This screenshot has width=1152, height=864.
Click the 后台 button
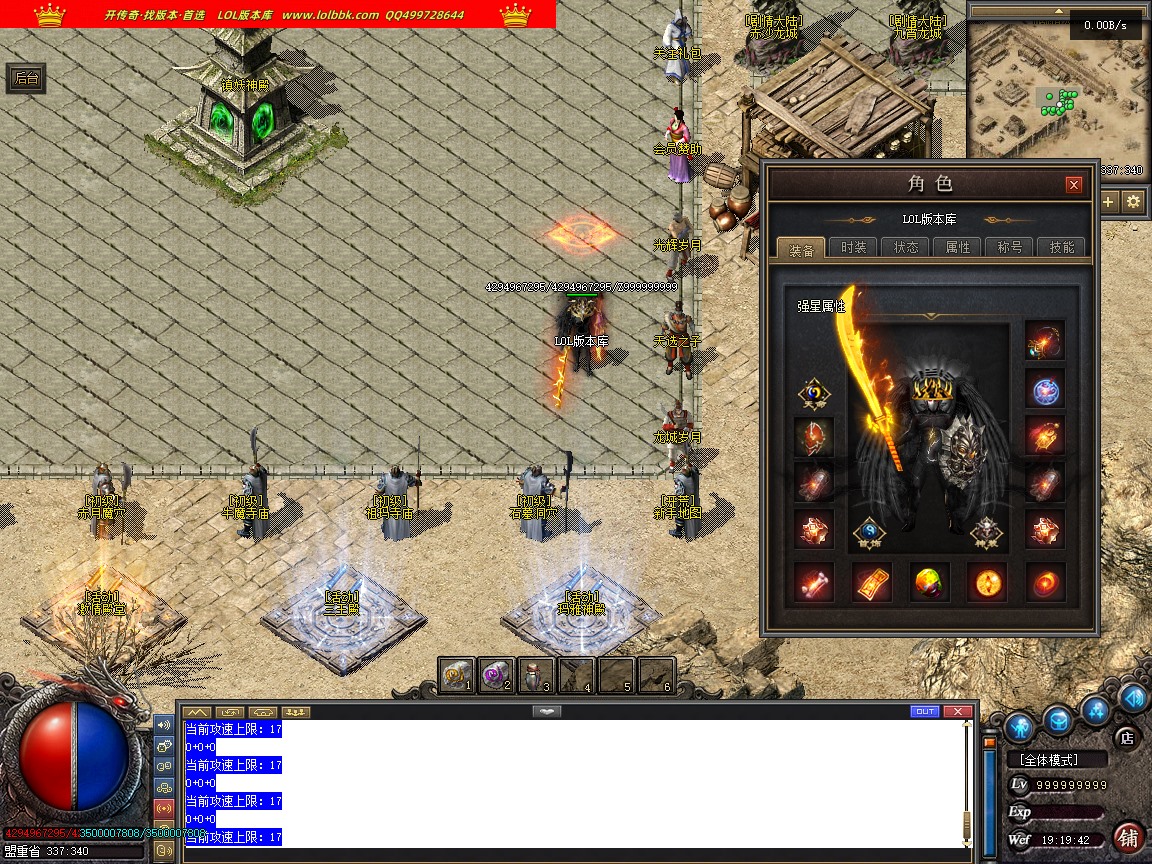click(x=26, y=79)
